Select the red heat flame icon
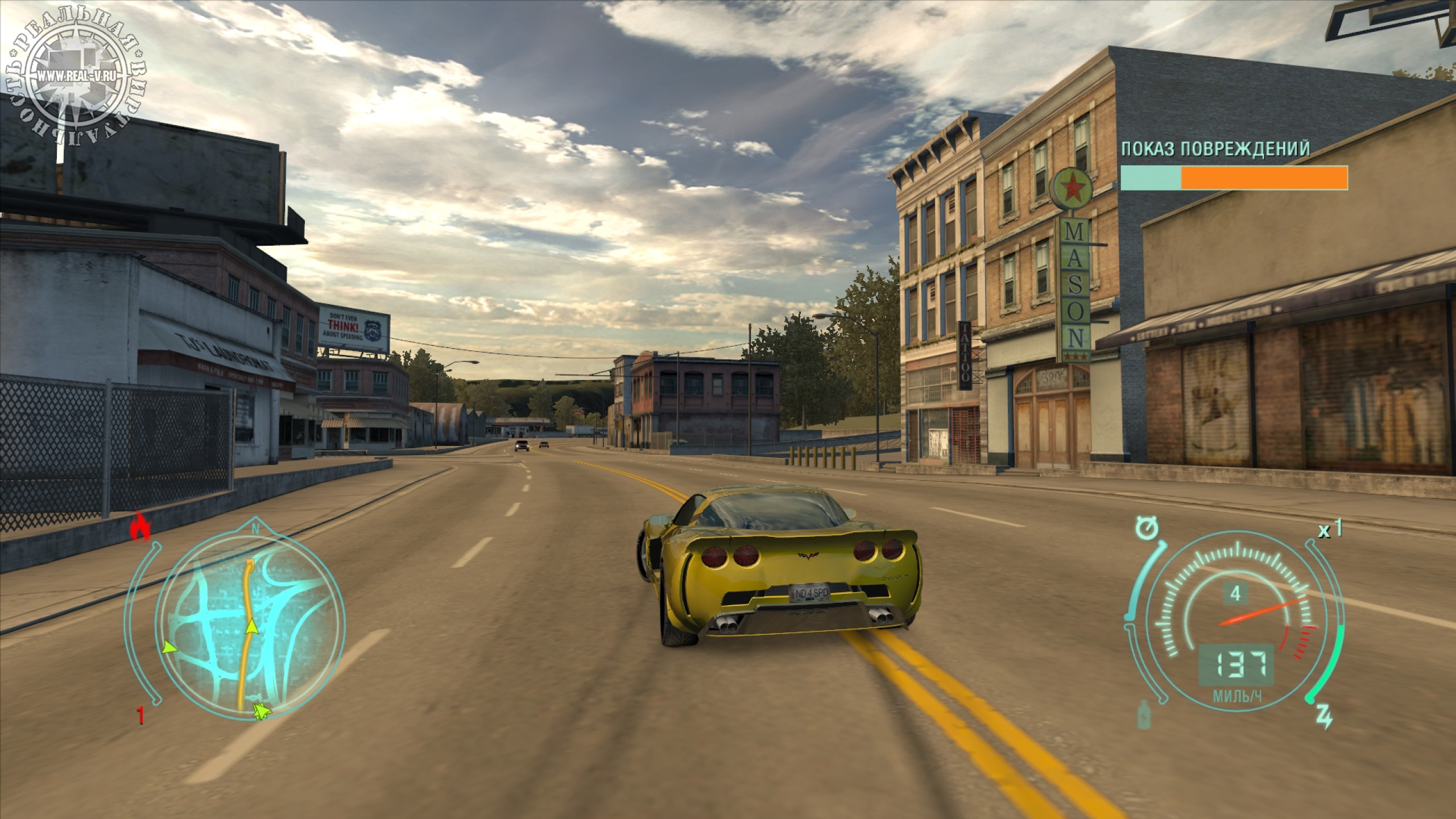Screen dimensions: 1456x819 point(140,527)
